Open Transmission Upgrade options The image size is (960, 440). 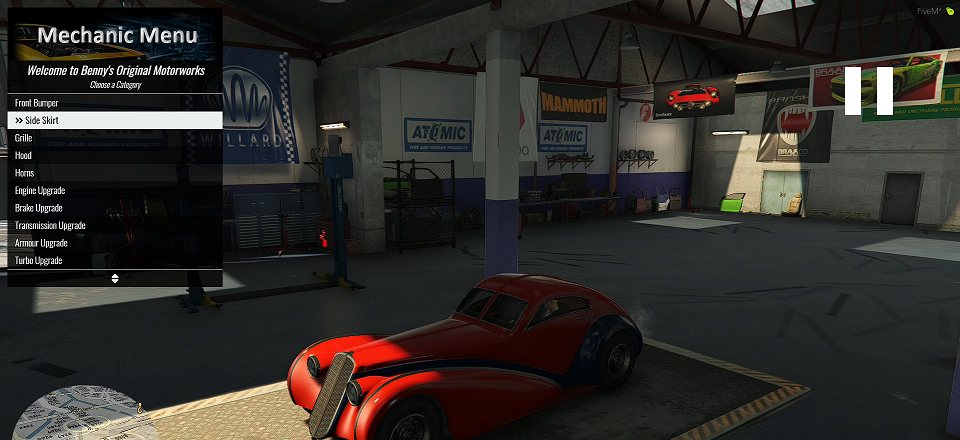coord(114,225)
